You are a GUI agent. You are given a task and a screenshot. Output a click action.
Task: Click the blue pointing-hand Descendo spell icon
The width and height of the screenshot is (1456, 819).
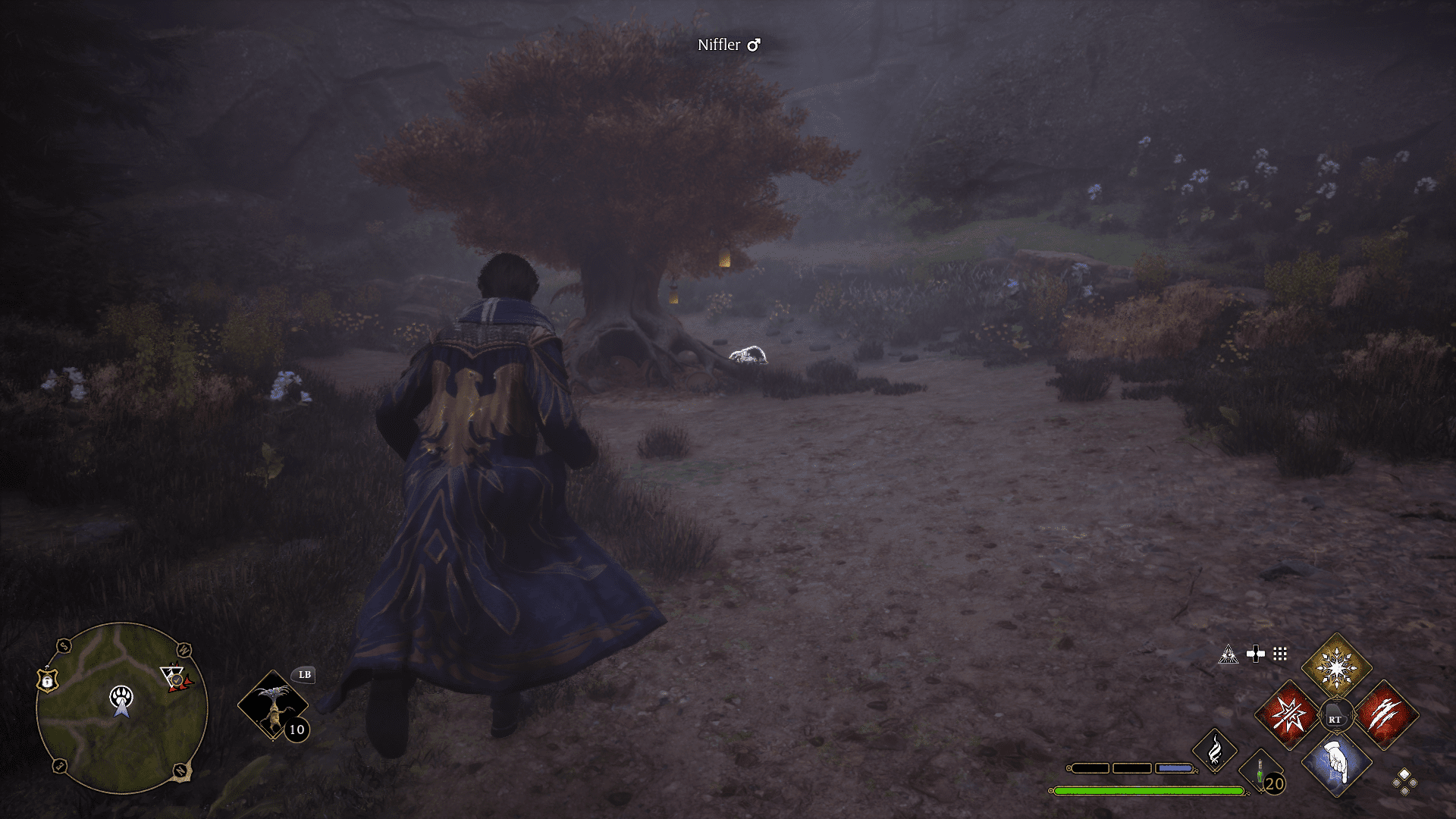(x=1336, y=764)
